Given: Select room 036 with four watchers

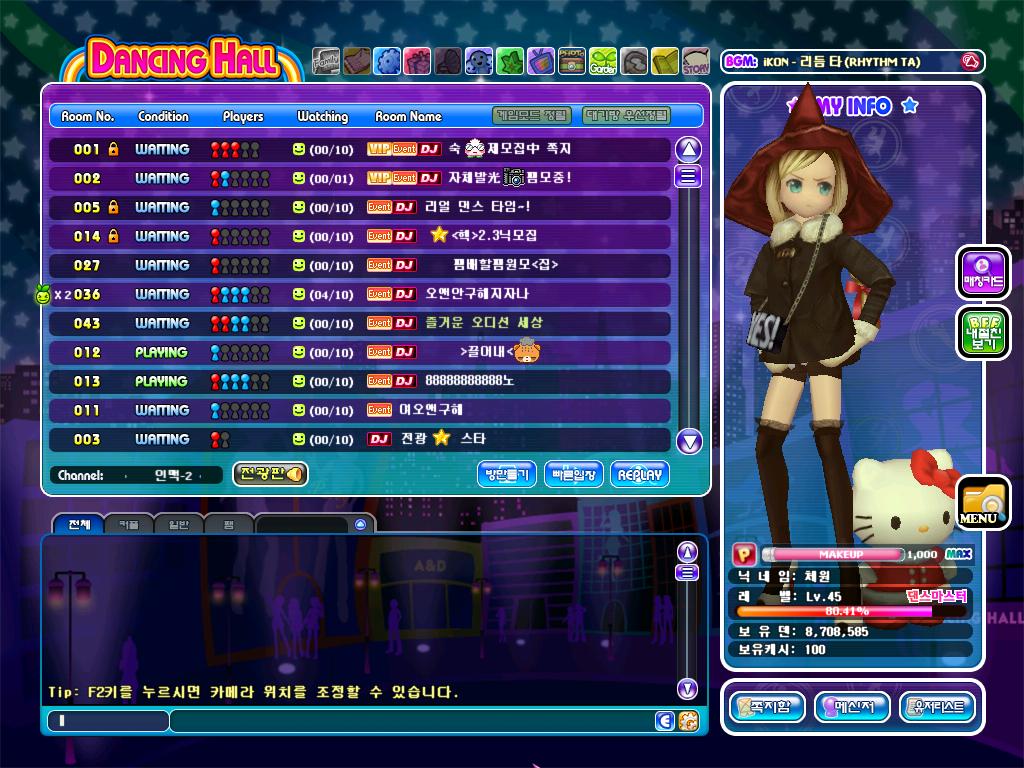Looking at the screenshot, I should tap(360, 294).
